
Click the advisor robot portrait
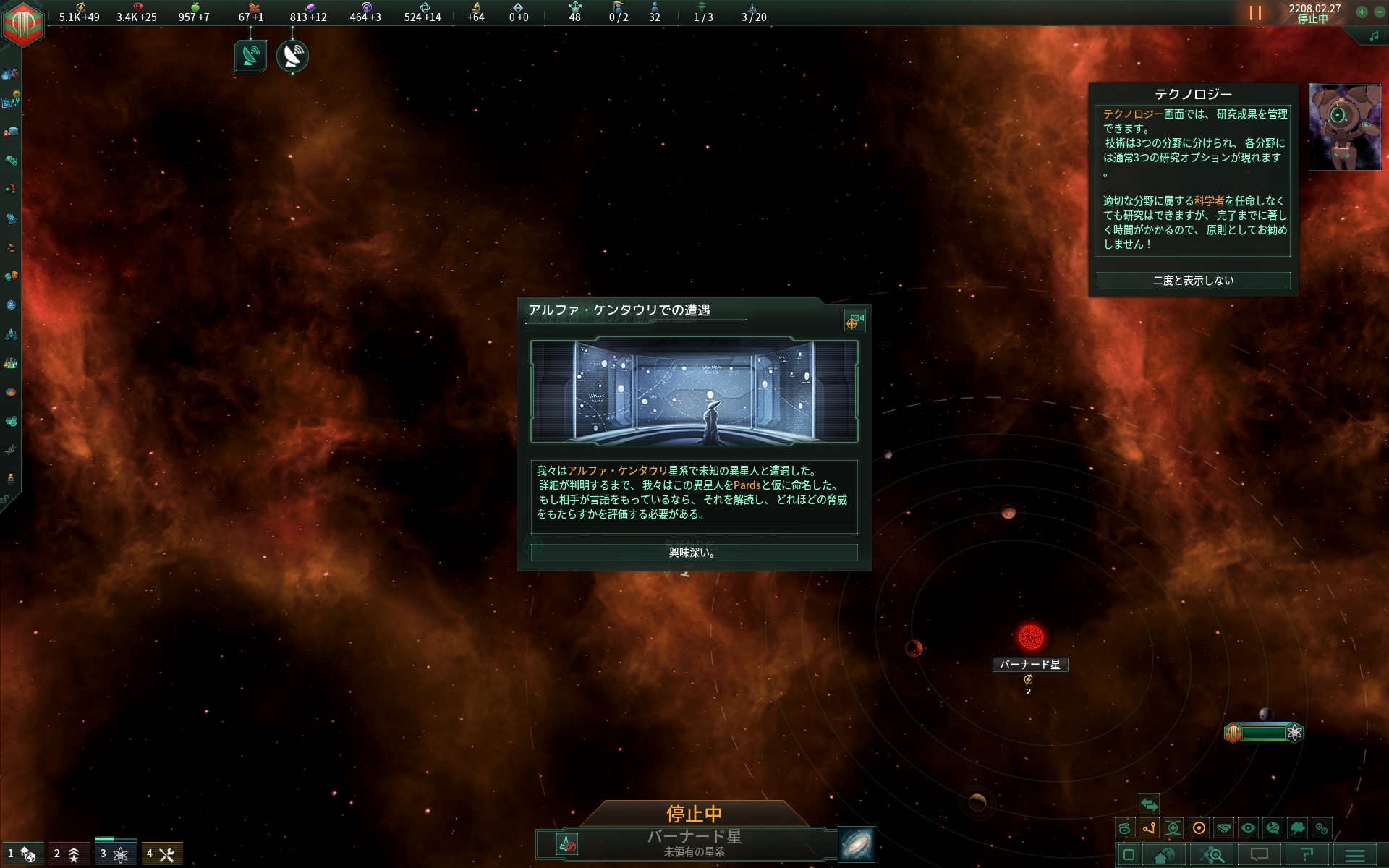coord(1344,127)
